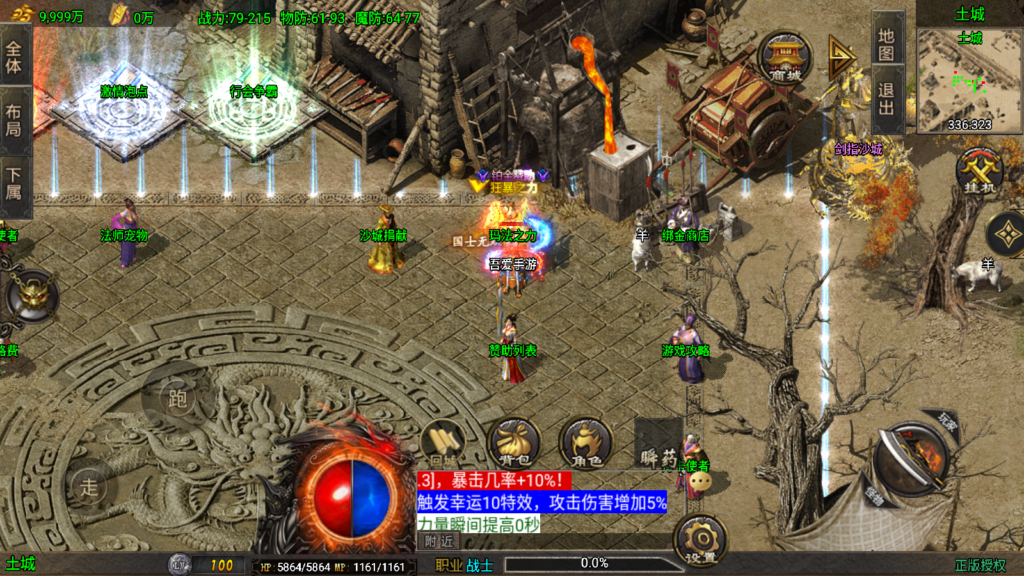The width and height of the screenshot is (1024, 576).
Task: Open the 背包 bag
Action: tap(513, 441)
